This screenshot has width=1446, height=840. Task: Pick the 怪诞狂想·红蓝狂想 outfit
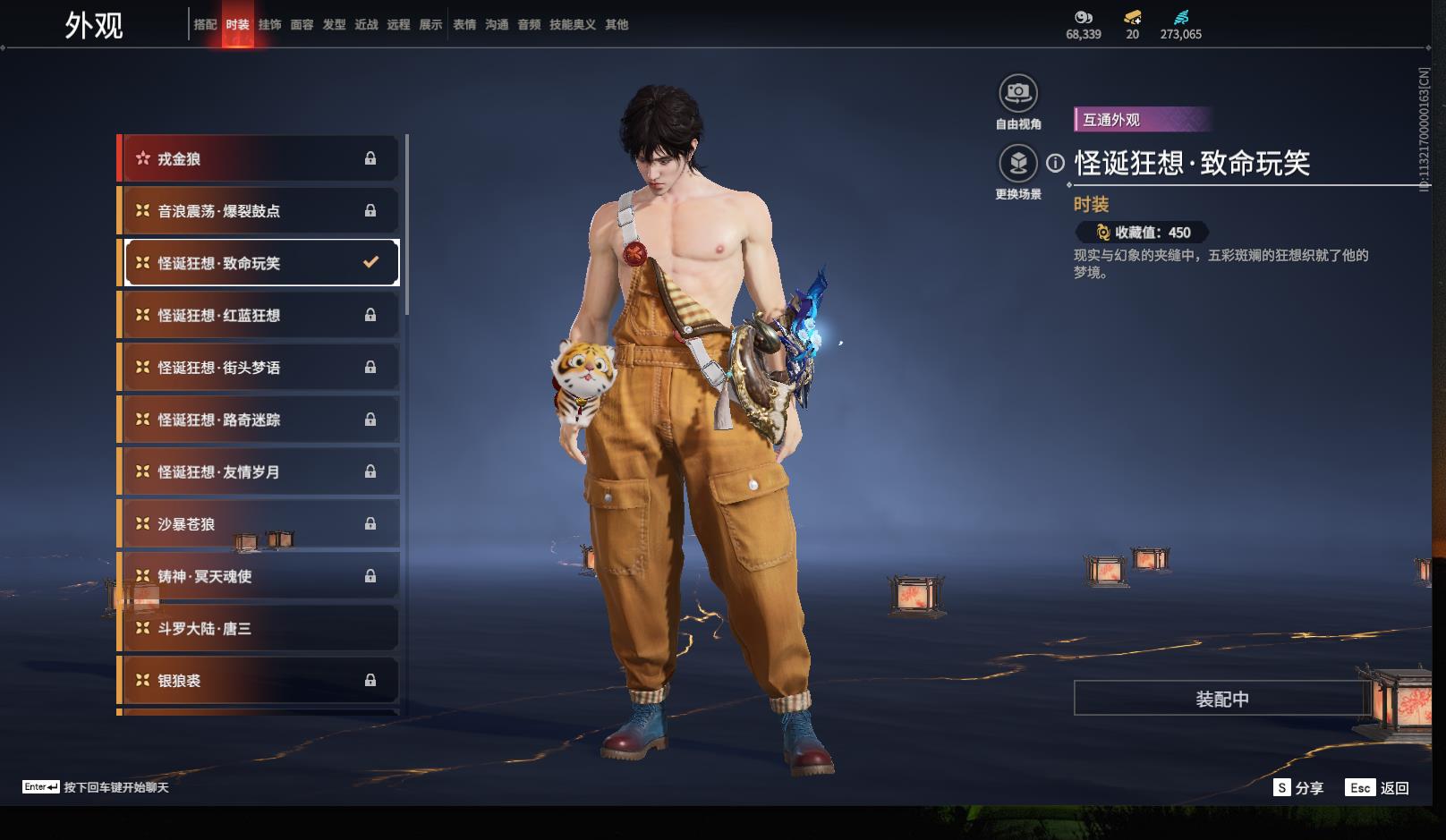pyautogui.click(x=258, y=316)
